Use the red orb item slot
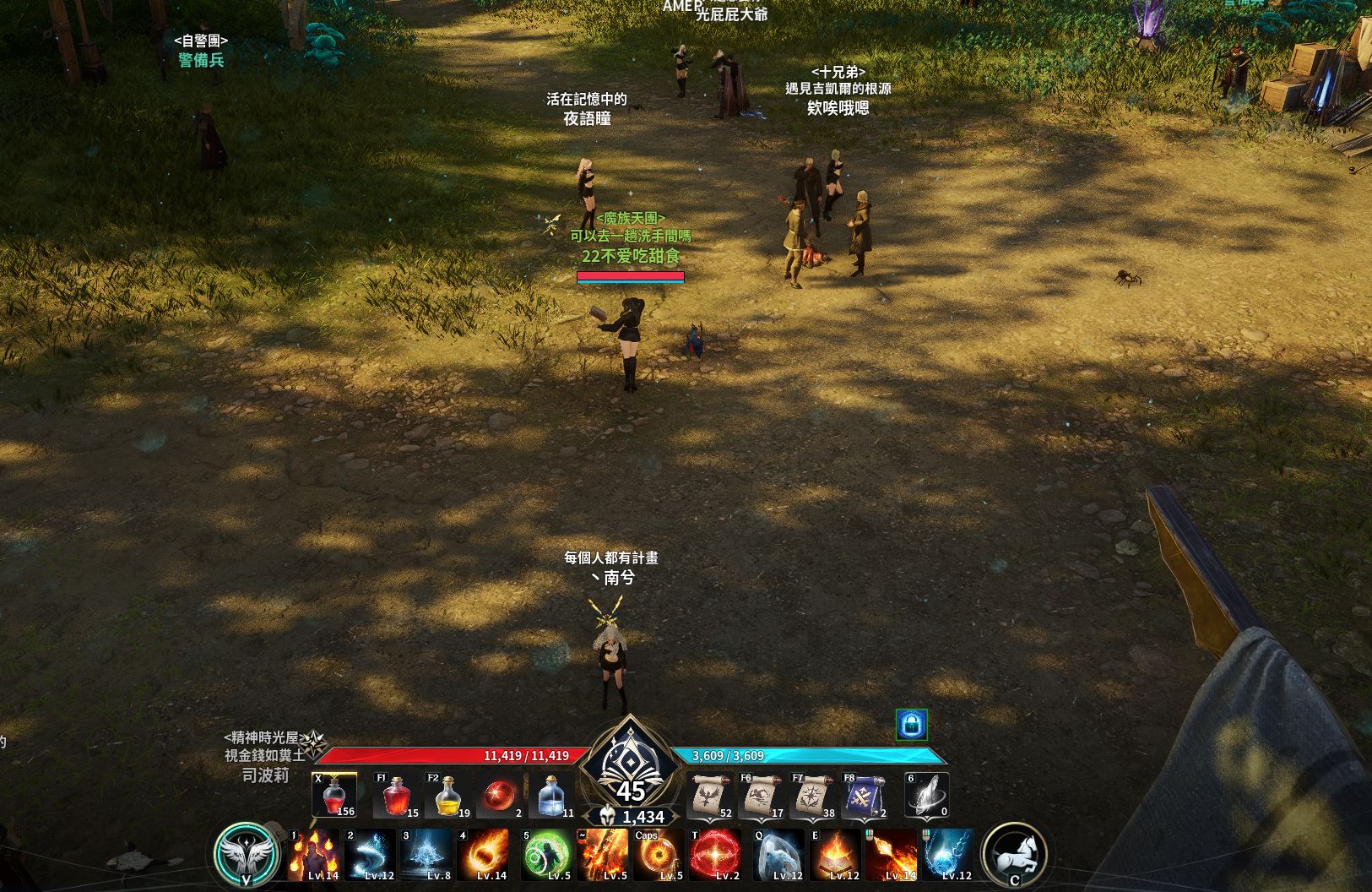1372x892 pixels. [500, 796]
